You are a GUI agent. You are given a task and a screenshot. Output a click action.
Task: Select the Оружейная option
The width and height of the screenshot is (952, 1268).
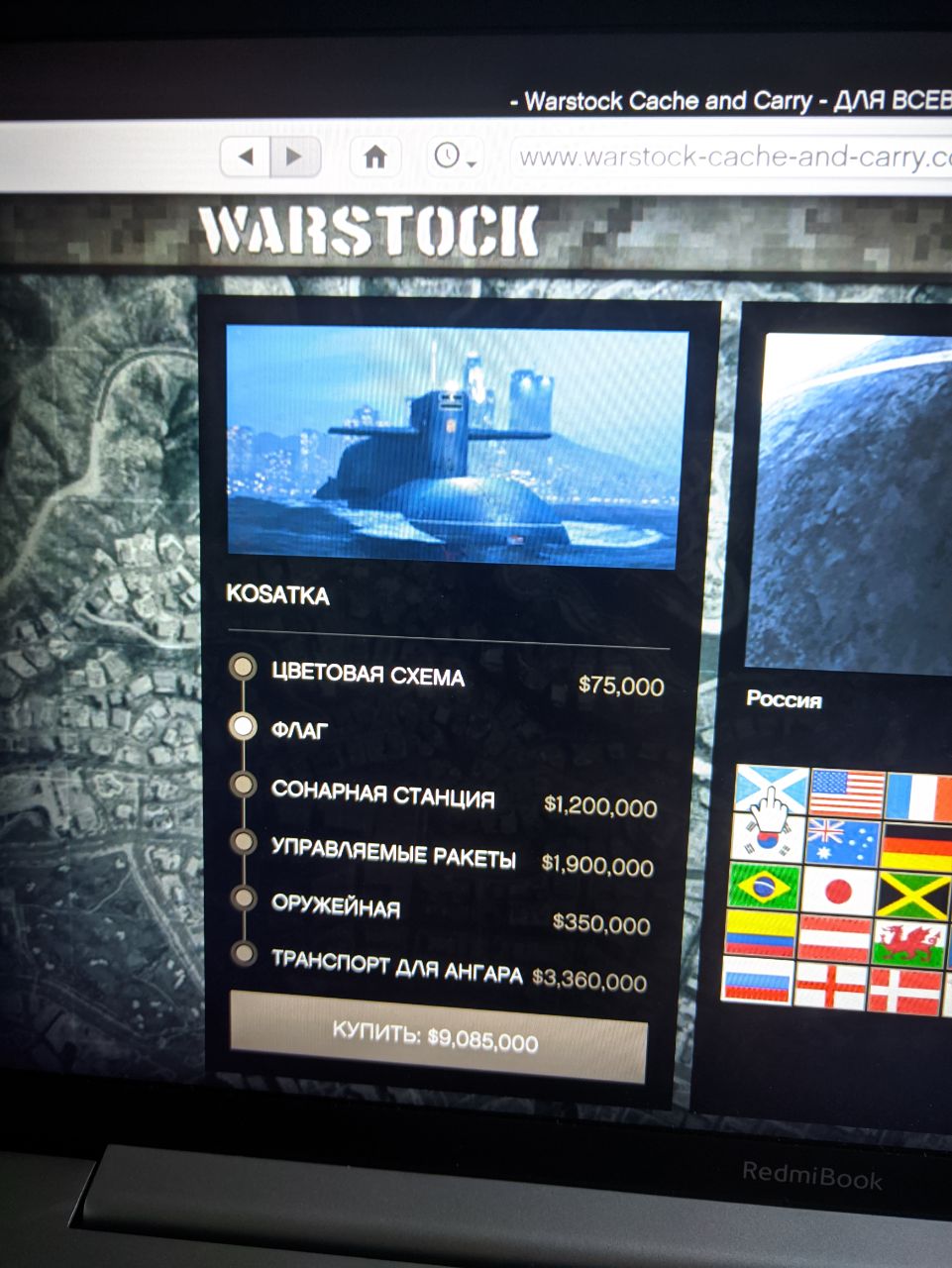(336, 906)
